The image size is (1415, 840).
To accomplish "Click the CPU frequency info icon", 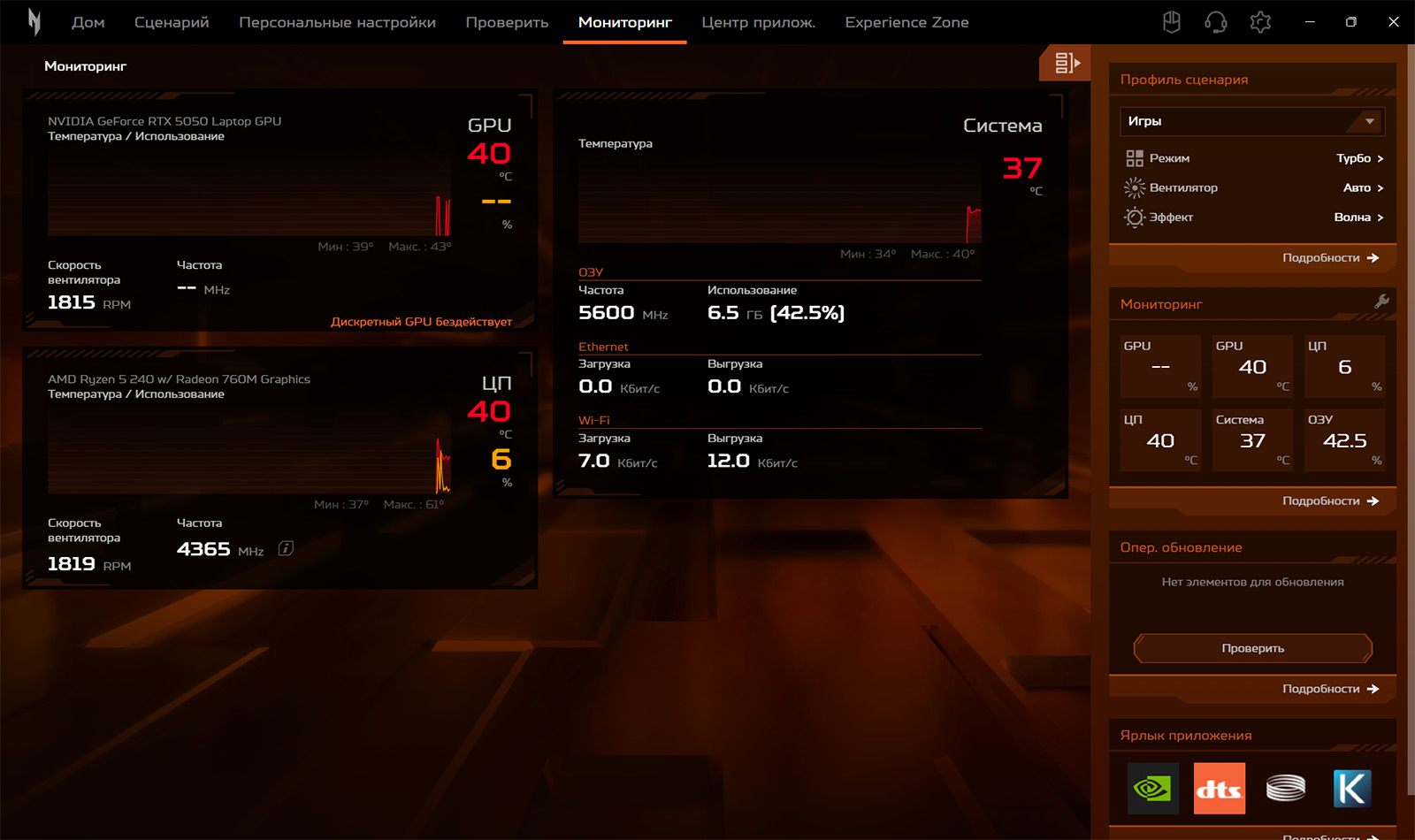I will 286,548.
